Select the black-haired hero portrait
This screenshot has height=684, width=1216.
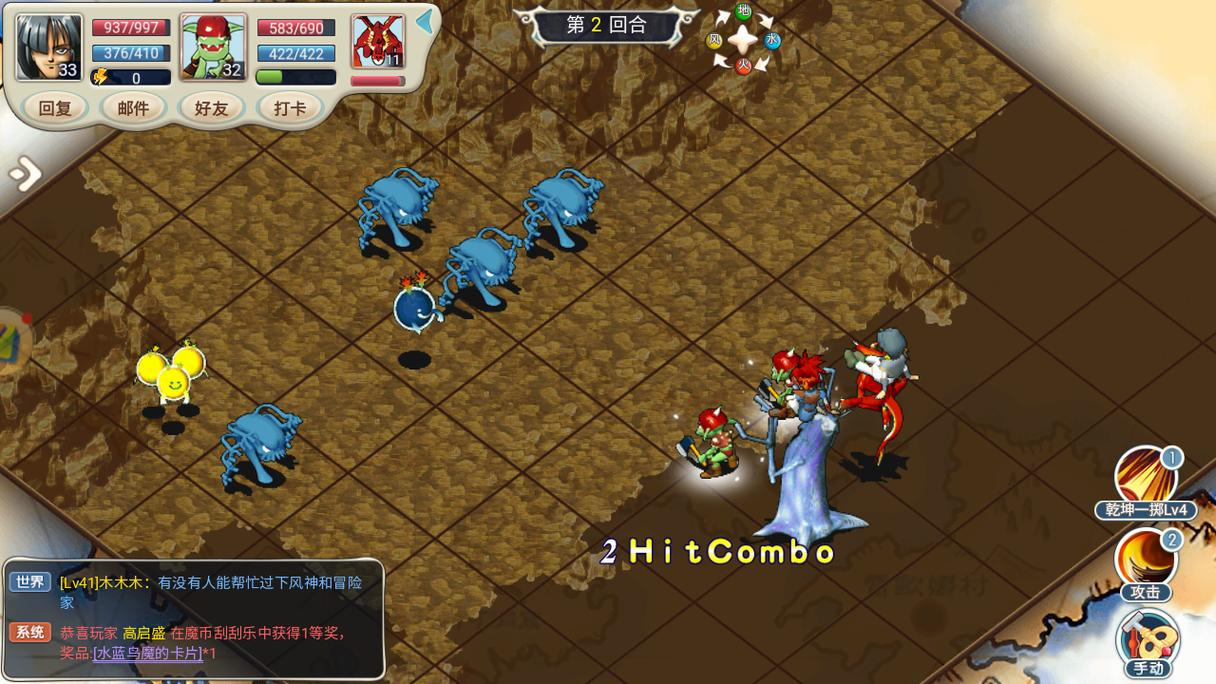[x=49, y=47]
